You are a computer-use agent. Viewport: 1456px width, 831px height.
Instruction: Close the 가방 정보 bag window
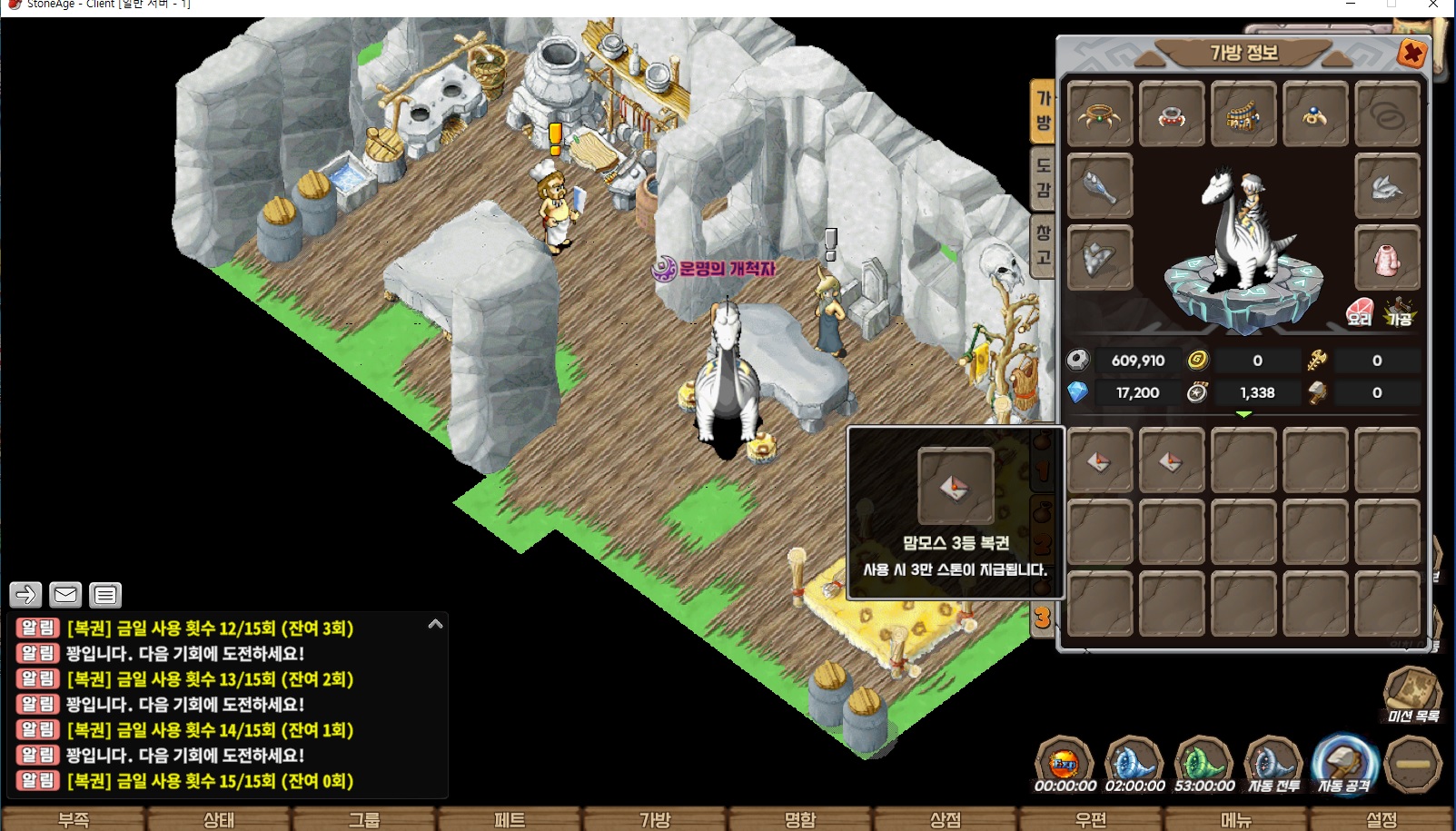tap(1411, 54)
